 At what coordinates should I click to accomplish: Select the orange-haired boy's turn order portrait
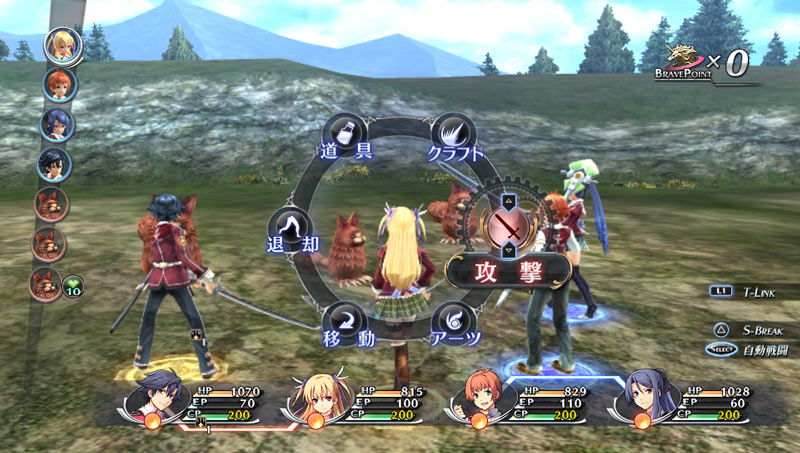[55, 83]
